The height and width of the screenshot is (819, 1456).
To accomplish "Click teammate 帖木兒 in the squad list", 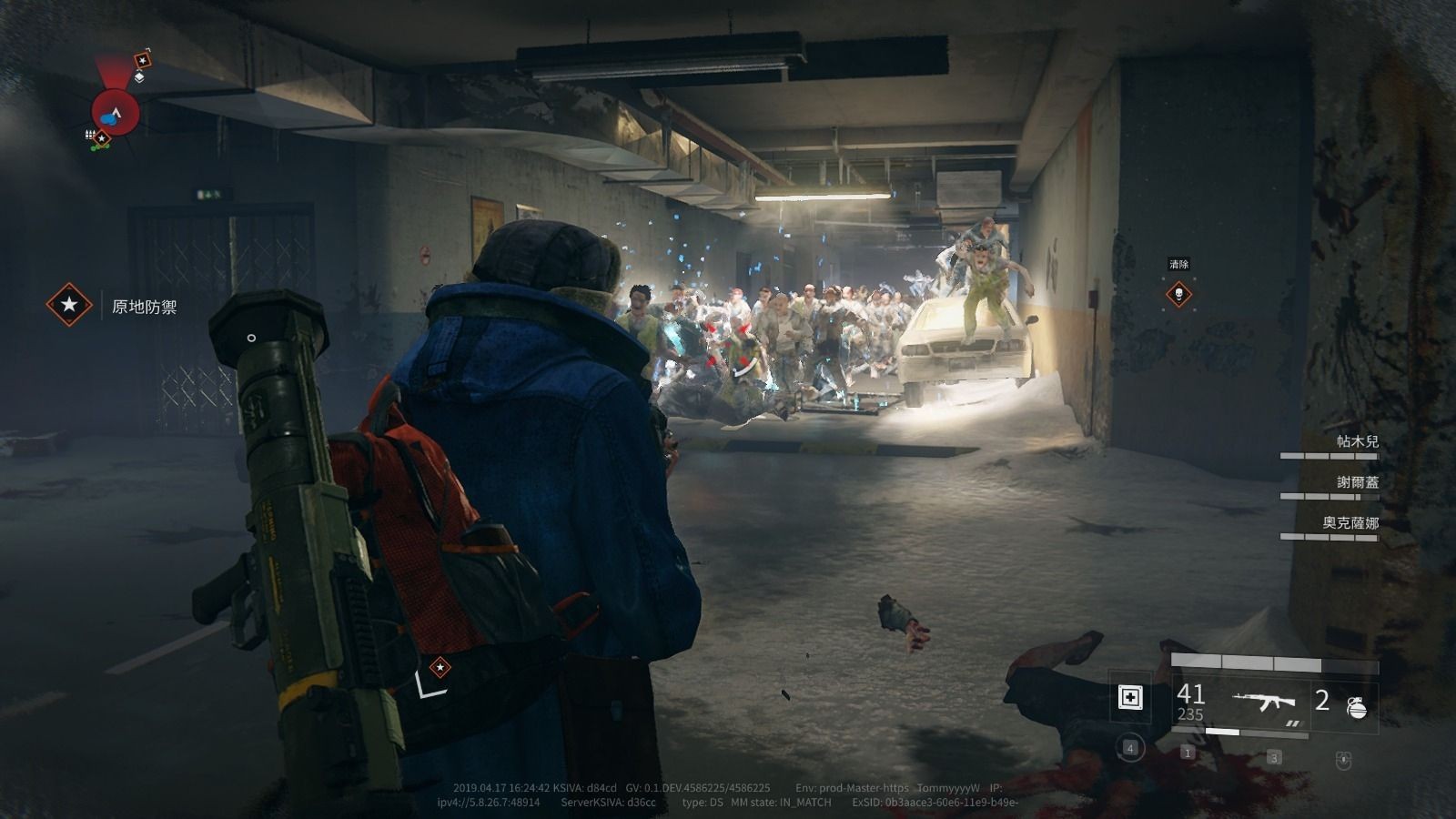I will [x=1356, y=441].
